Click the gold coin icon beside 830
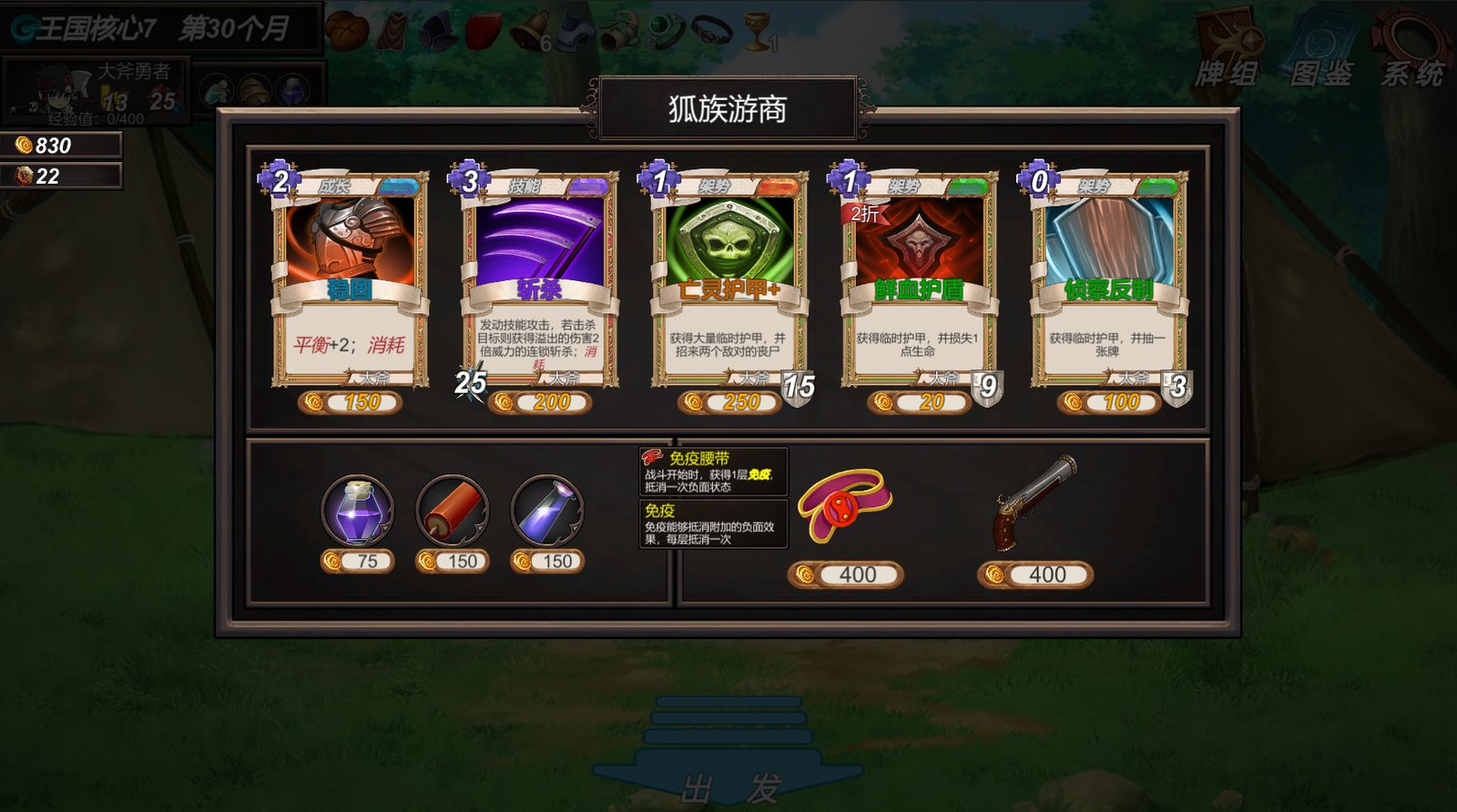Image resolution: width=1457 pixels, height=812 pixels. (22, 143)
